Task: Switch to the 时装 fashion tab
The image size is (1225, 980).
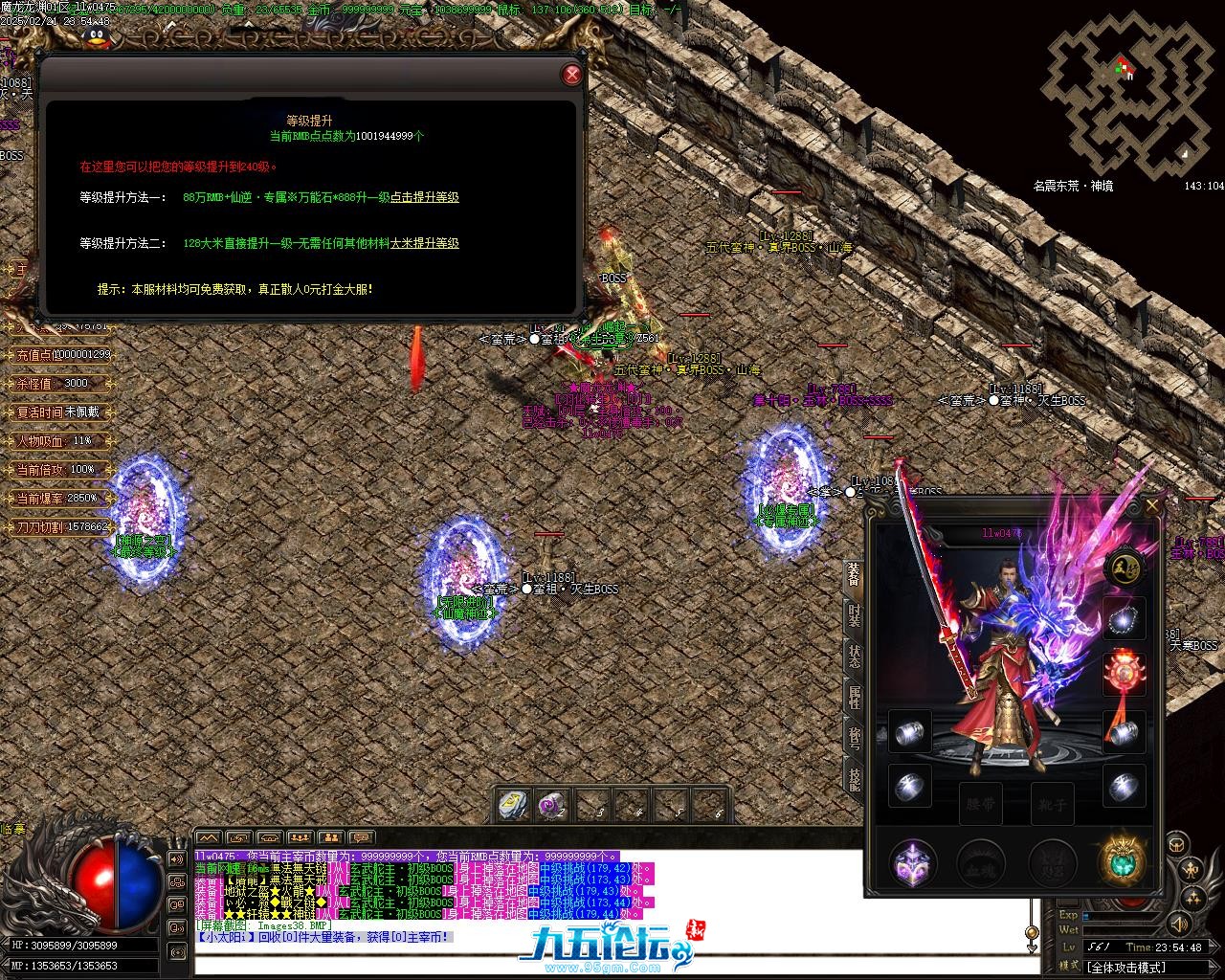Action: point(854,615)
